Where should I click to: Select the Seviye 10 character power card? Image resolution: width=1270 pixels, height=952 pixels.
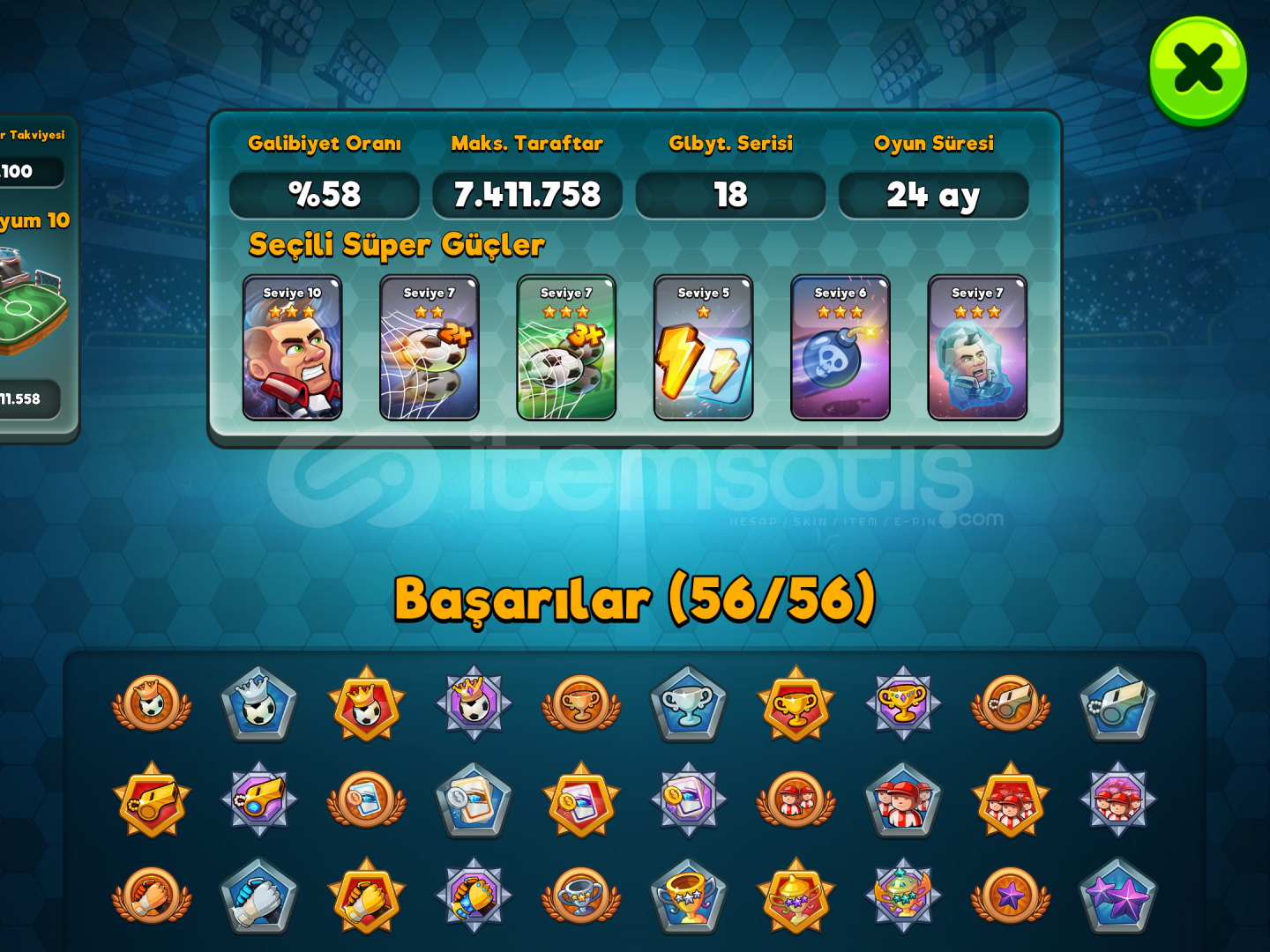point(294,348)
